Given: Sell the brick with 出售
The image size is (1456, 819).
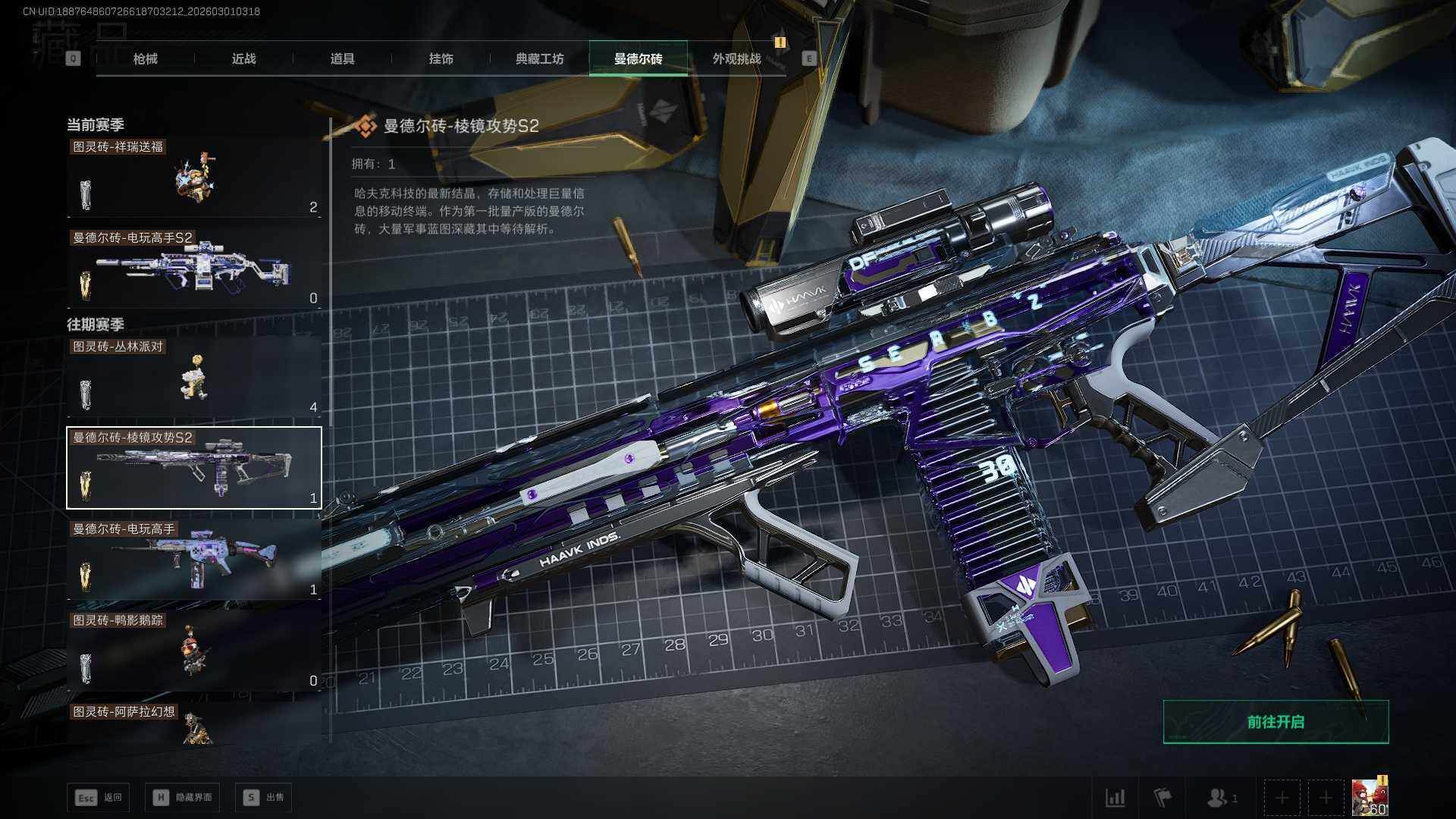Looking at the screenshot, I should [264, 797].
